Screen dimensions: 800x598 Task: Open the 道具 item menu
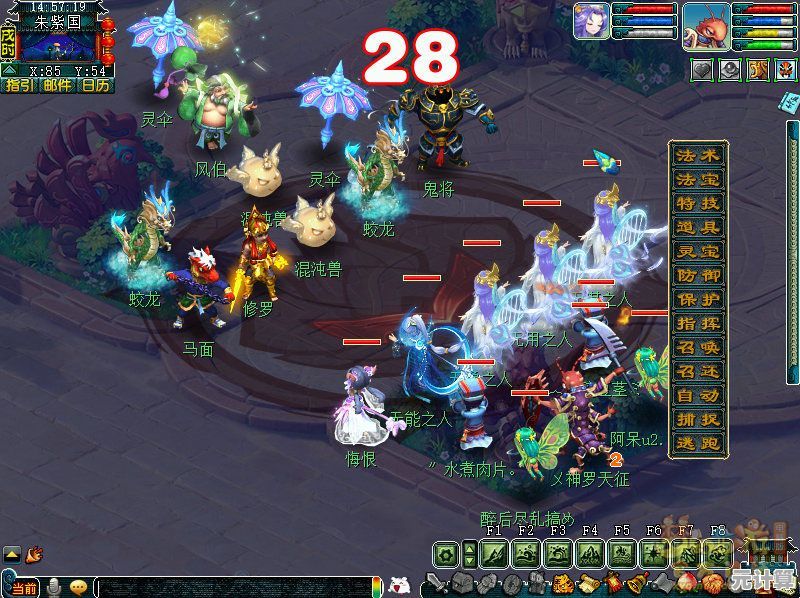pyautogui.click(x=698, y=227)
